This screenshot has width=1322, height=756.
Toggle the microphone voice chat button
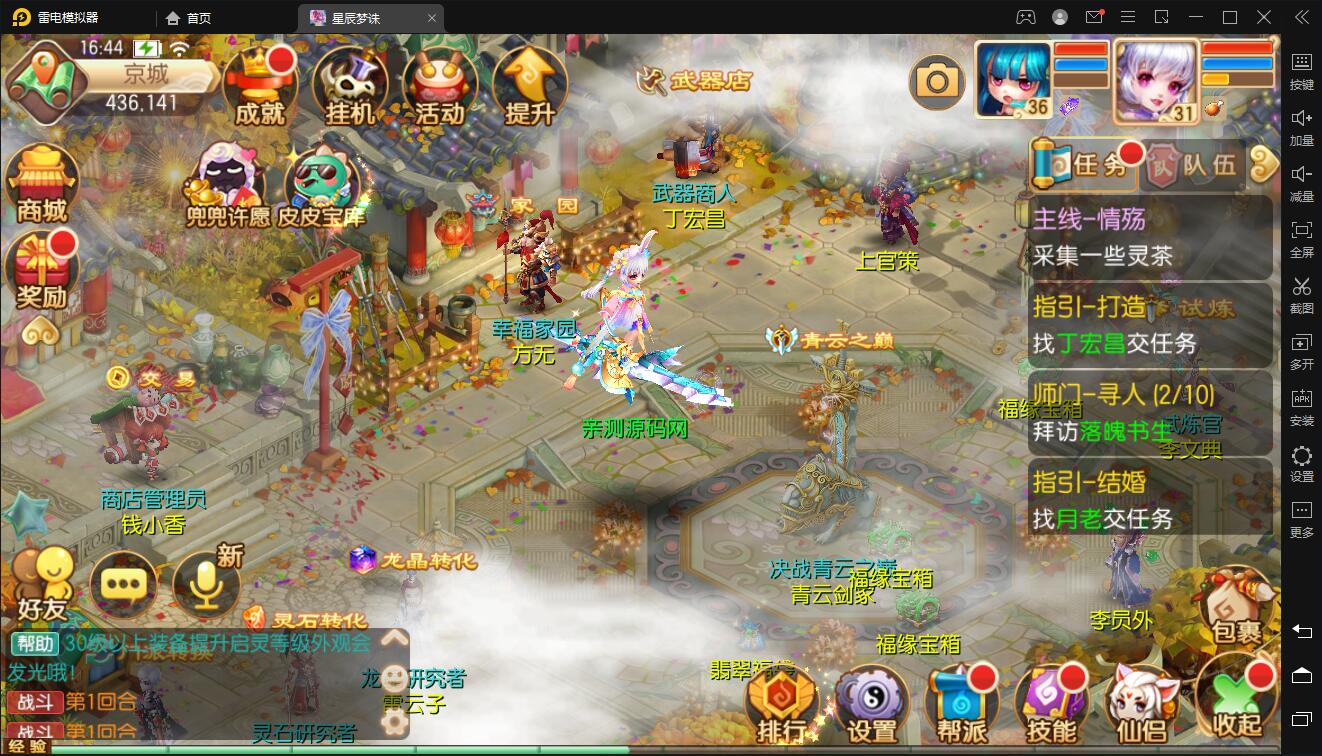pos(207,583)
